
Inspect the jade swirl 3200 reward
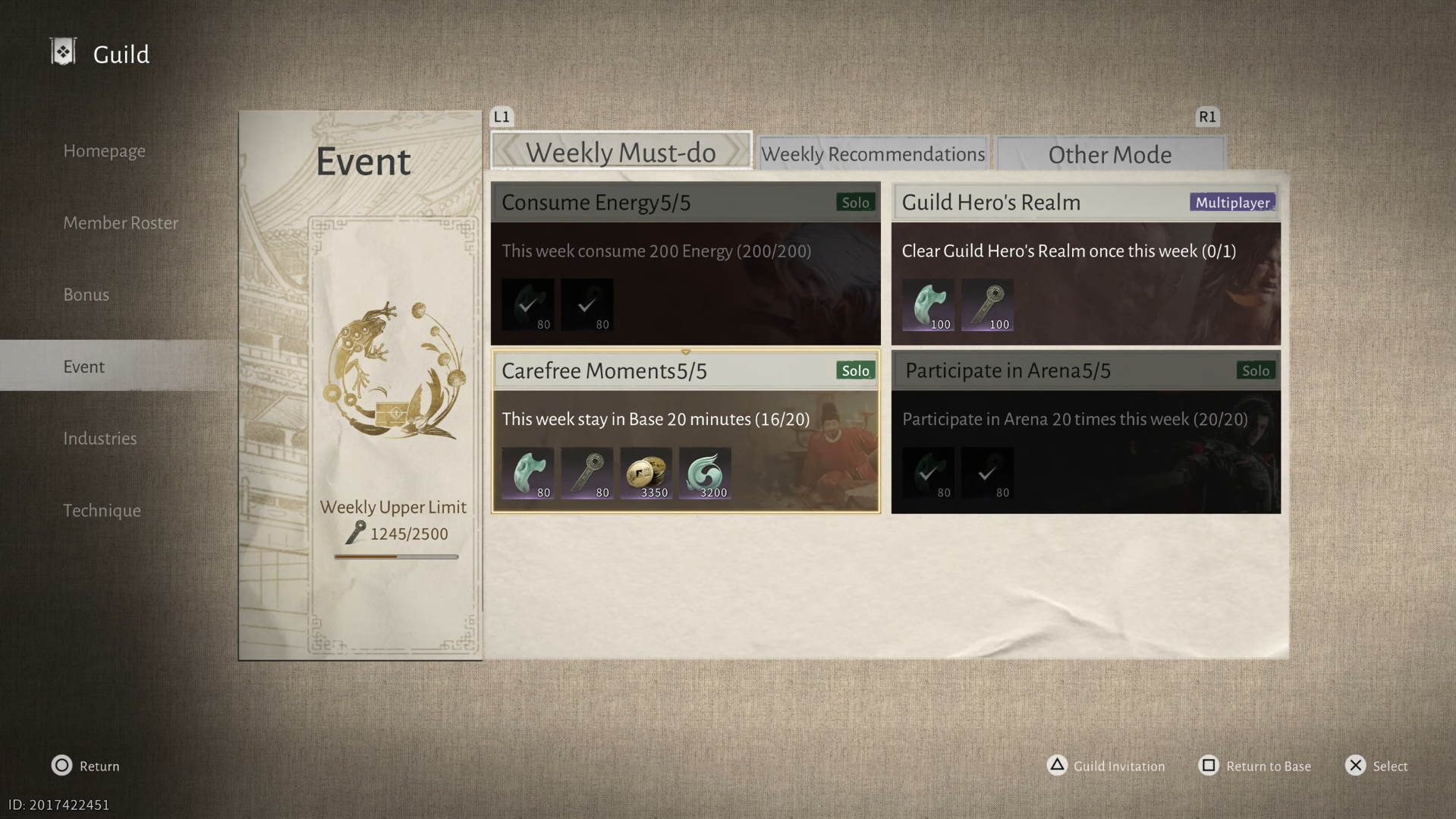point(705,474)
